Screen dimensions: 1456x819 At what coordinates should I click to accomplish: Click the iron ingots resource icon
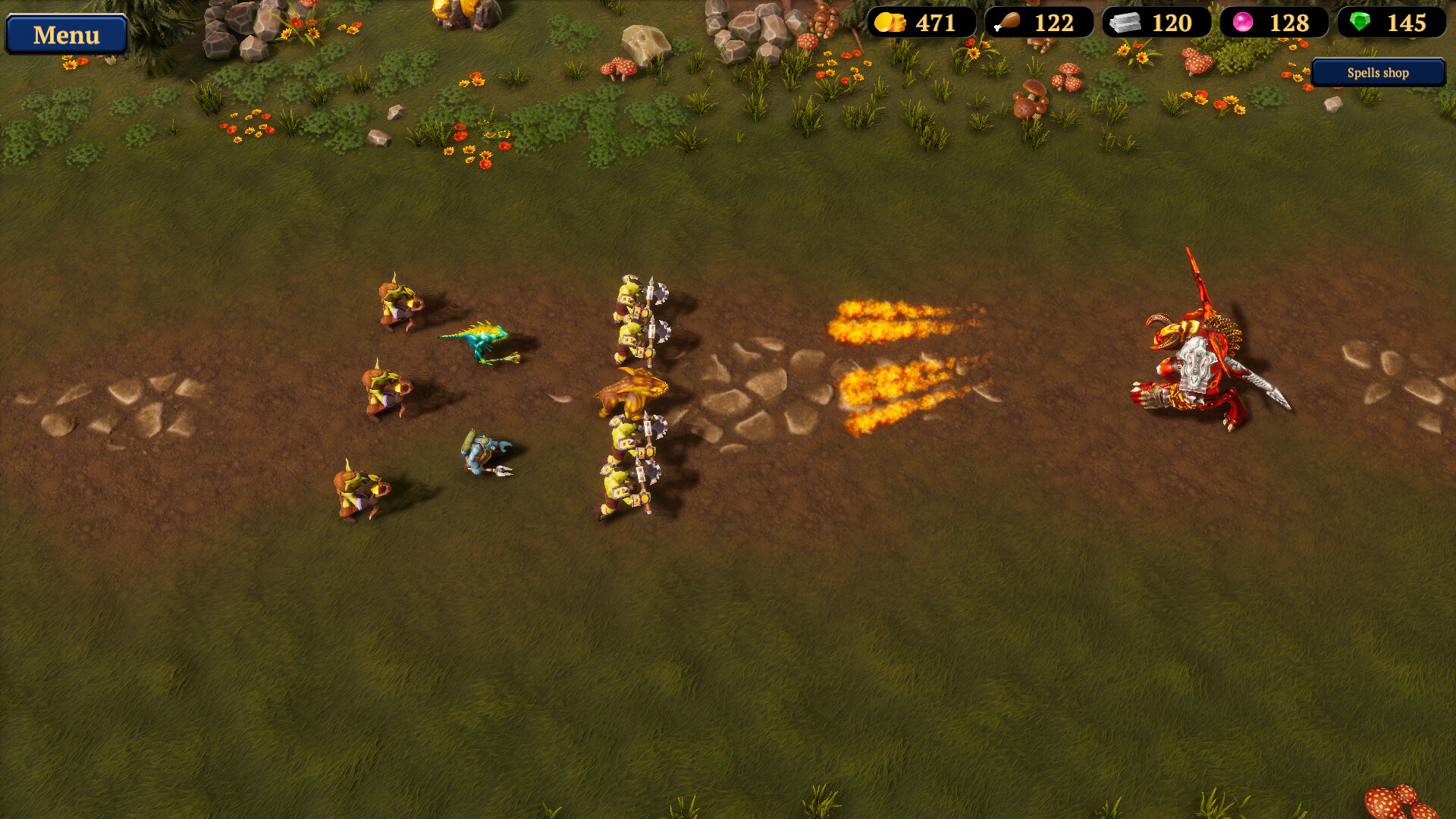pyautogui.click(x=1128, y=23)
